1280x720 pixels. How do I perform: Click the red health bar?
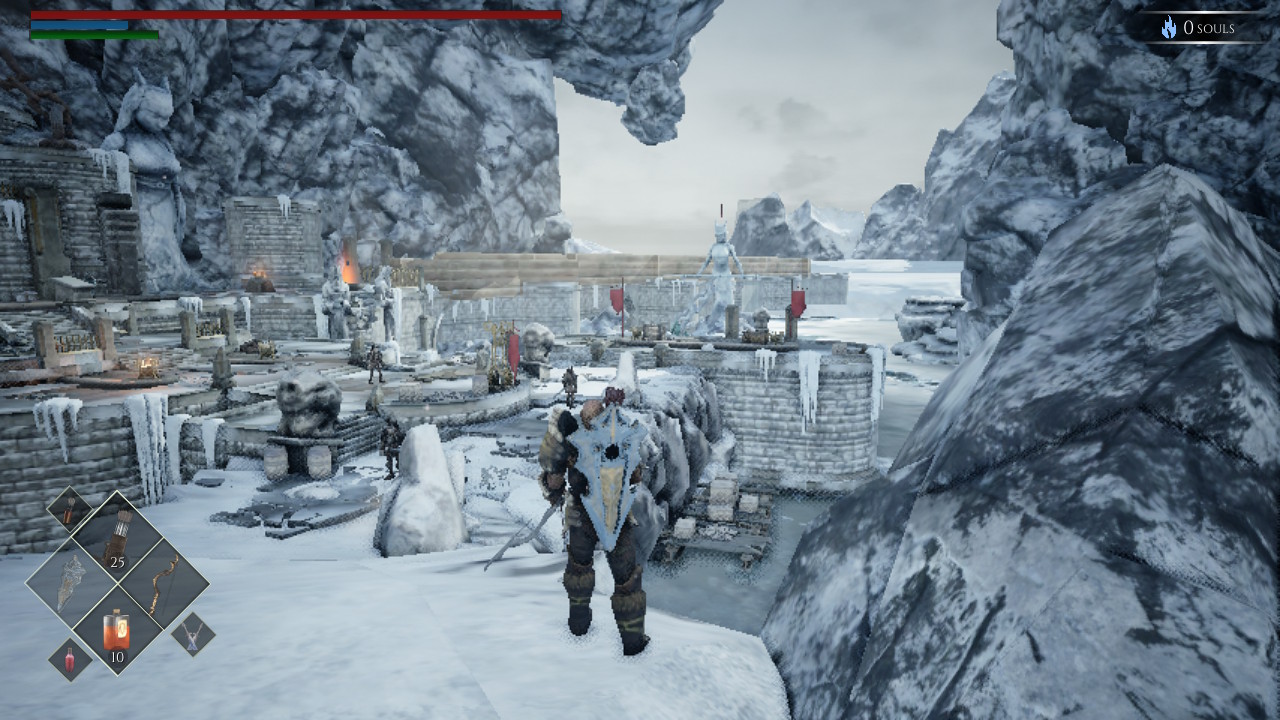click(300, 16)
